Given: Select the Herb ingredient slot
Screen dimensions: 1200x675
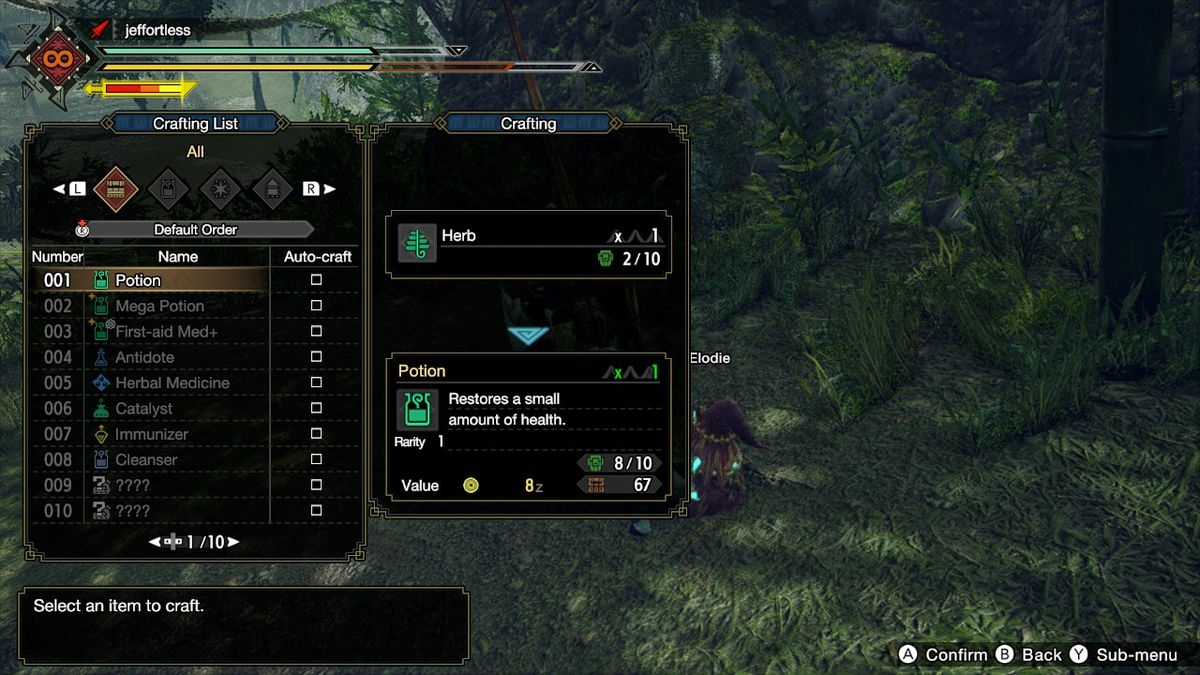Looking at the screenshot, I should (528, 245).
